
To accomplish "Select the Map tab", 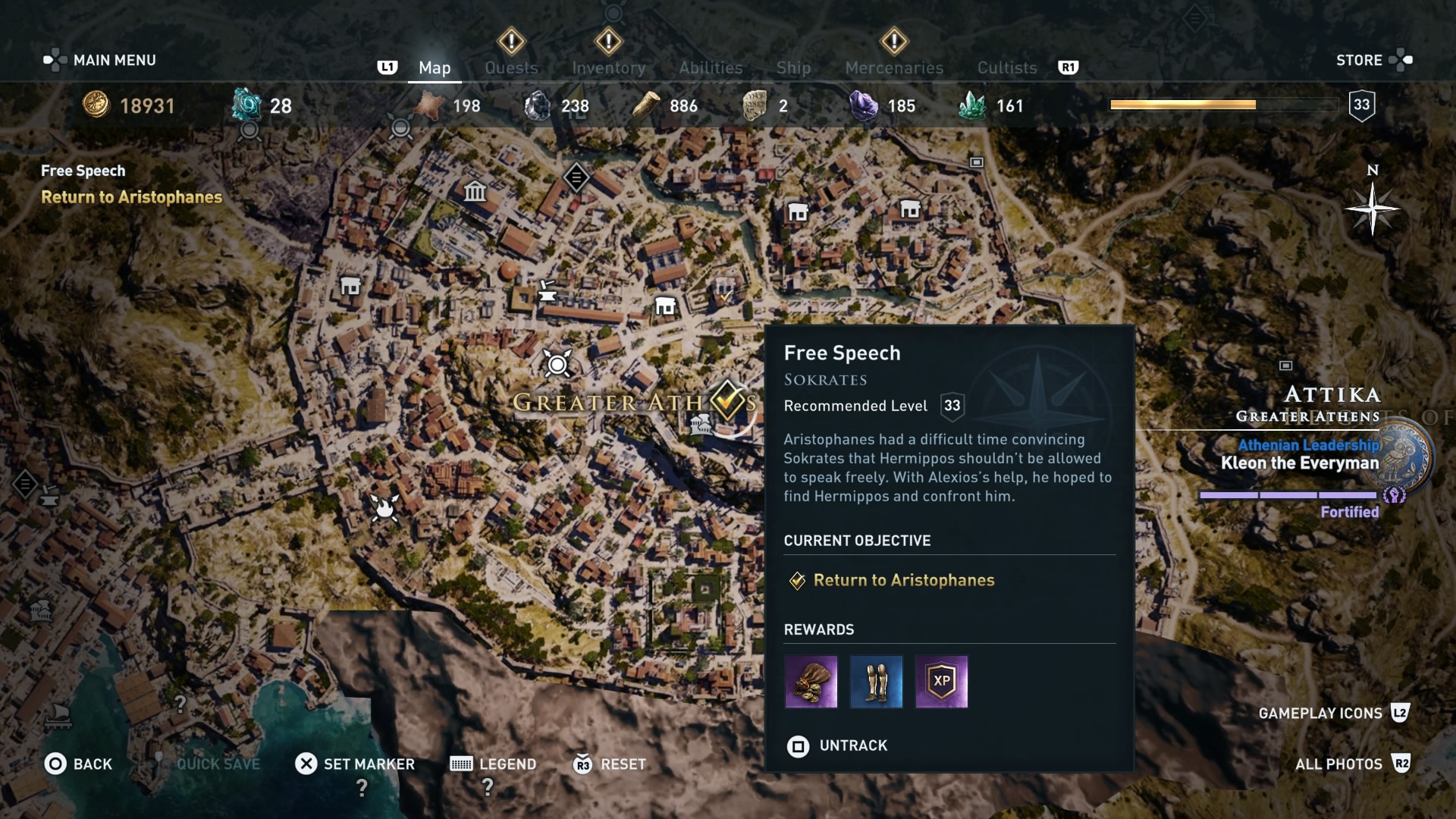I will tap(435, 67).
